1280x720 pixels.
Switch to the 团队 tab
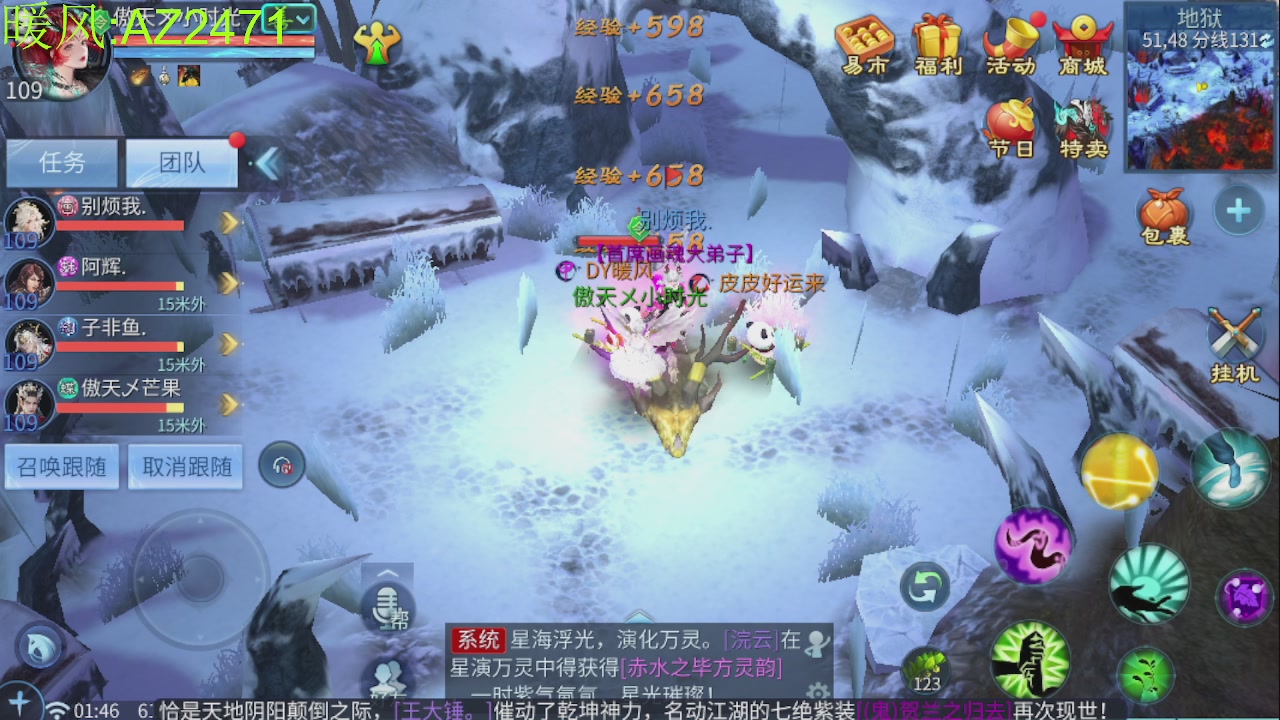(182, 163)
